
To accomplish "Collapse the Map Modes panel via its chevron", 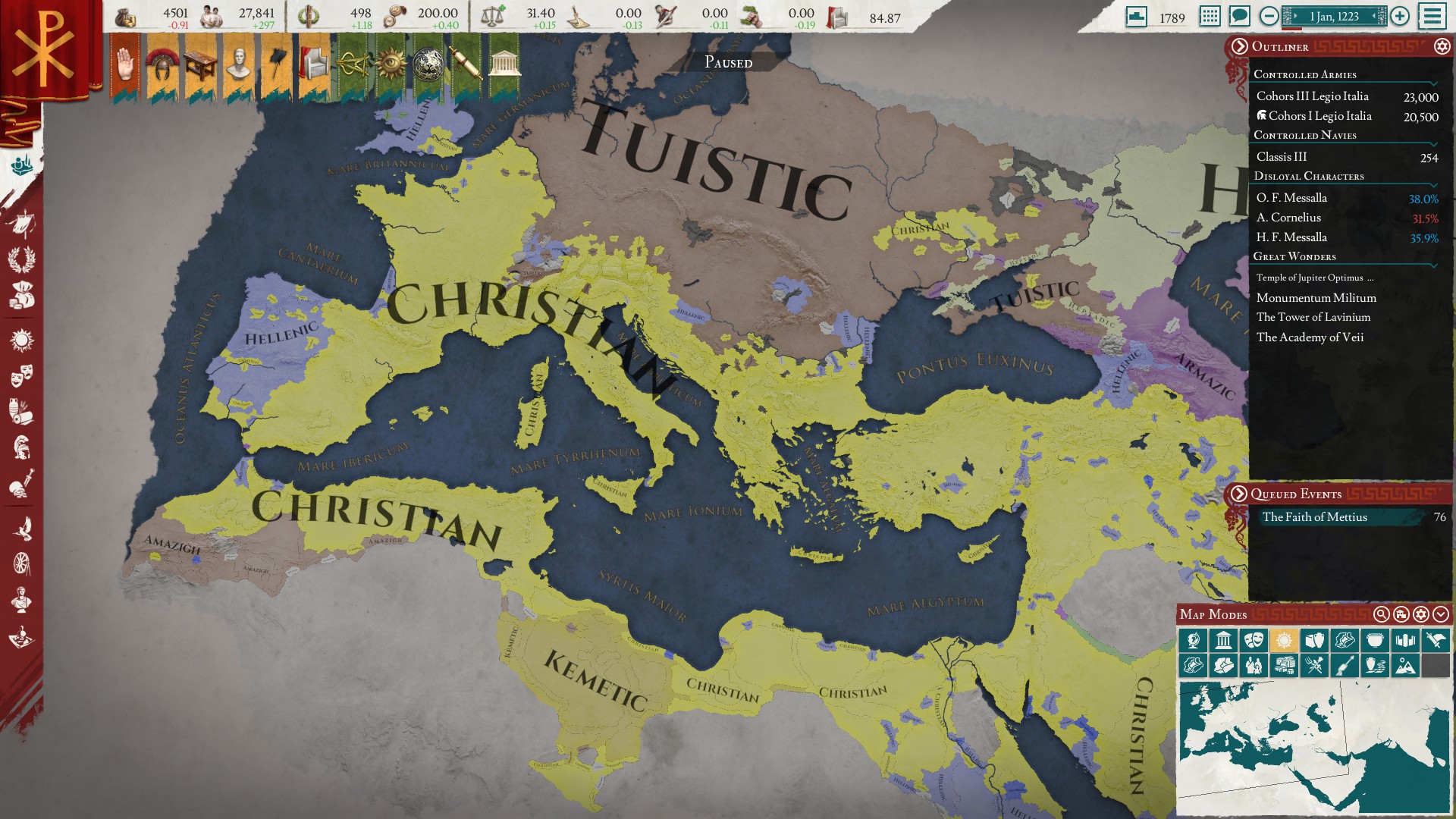I will point(1440,615).
